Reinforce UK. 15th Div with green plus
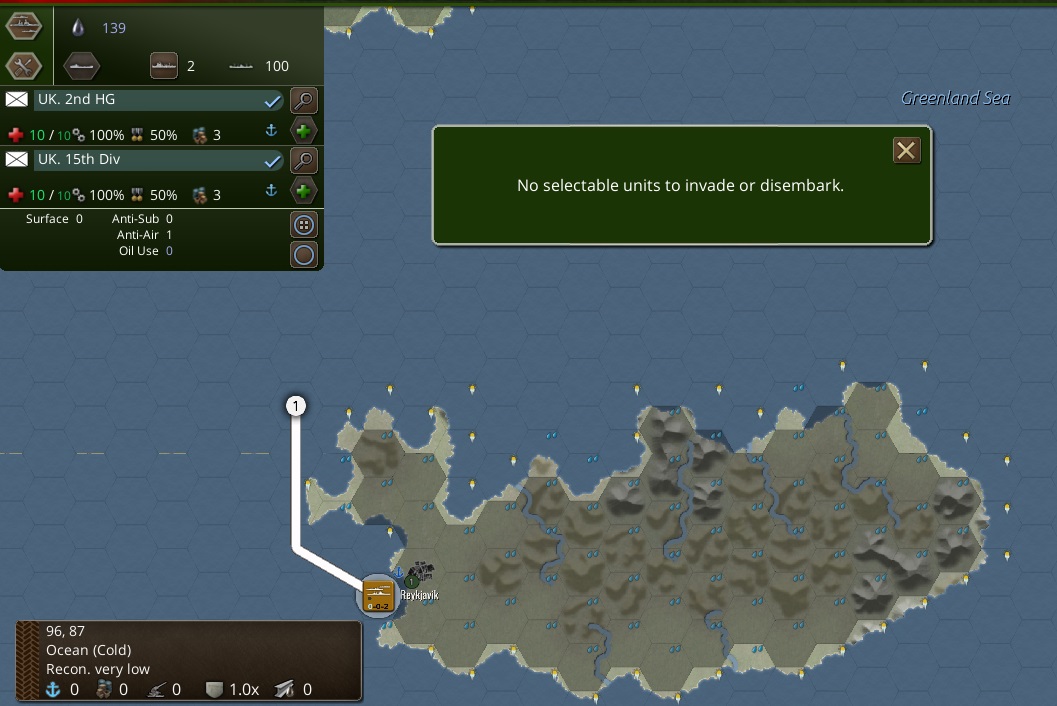 tap(304, 191)
